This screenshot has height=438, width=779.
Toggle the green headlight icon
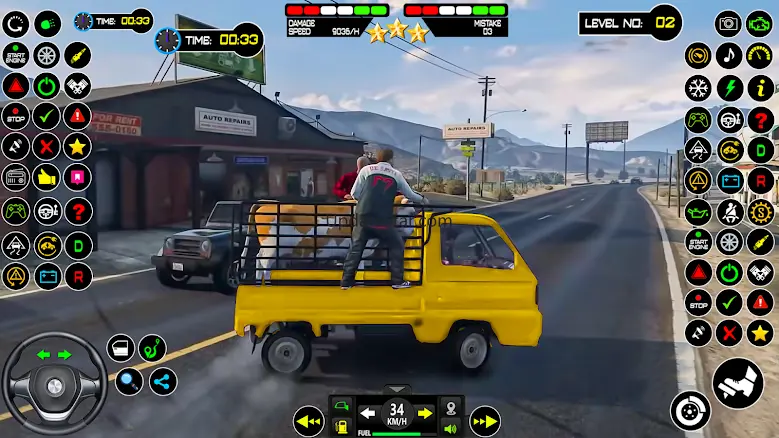pyautogui.click(x=47, y=22)
